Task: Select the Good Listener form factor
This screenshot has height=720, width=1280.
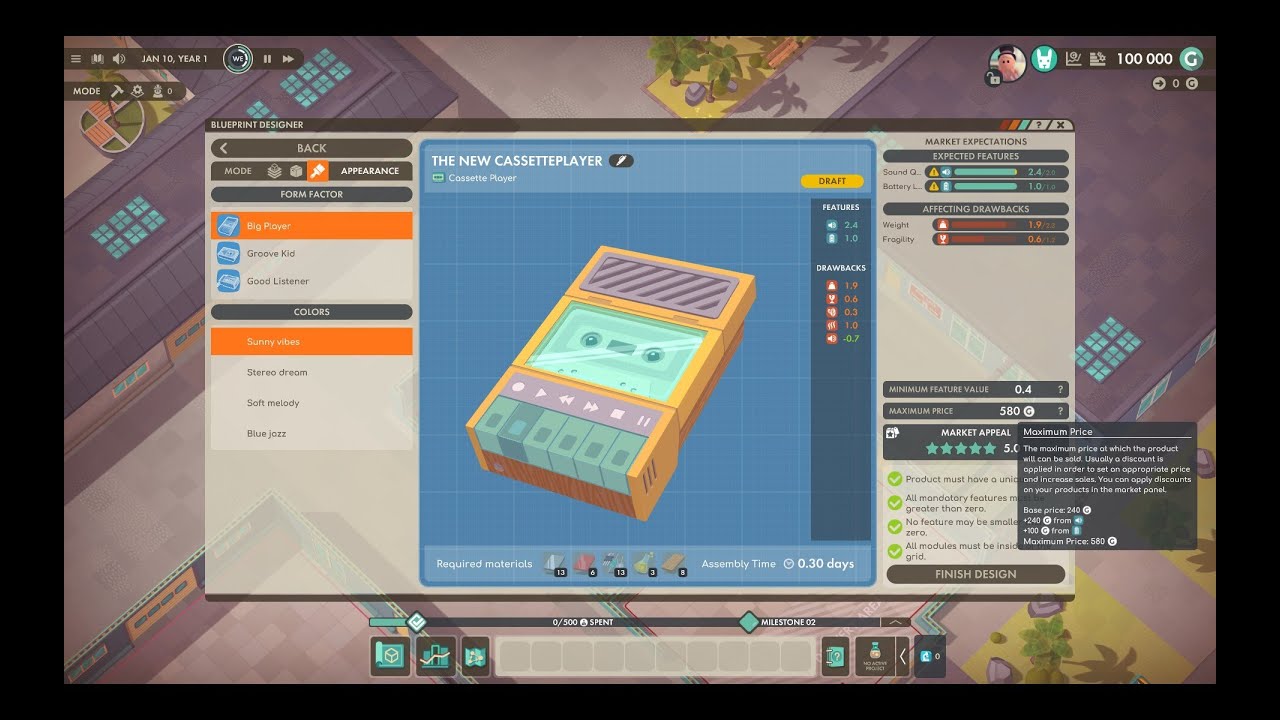Action: (x=278, y=281)
